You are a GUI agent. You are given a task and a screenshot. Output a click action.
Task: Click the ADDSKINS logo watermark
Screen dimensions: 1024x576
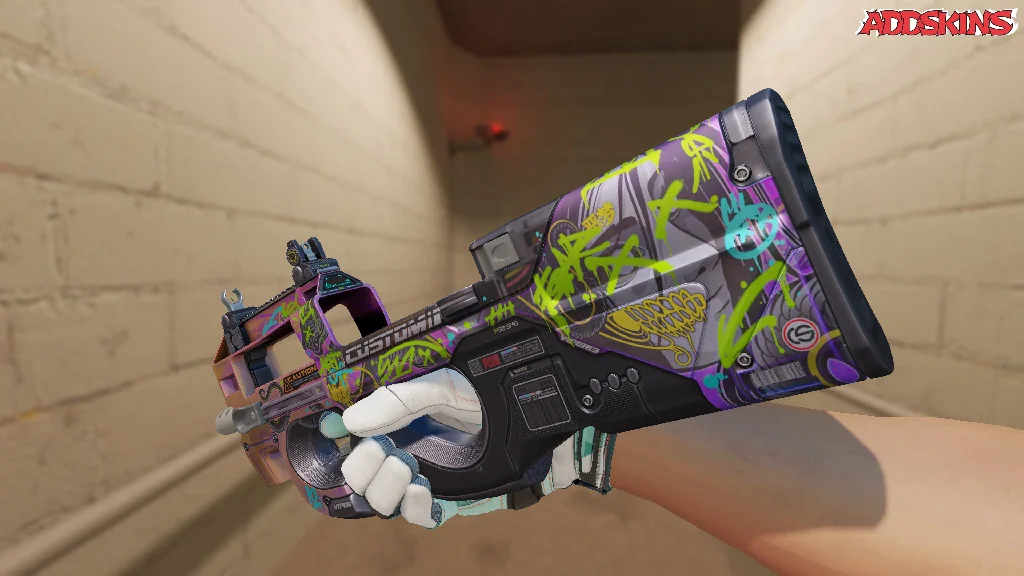(x=937, y=23)
